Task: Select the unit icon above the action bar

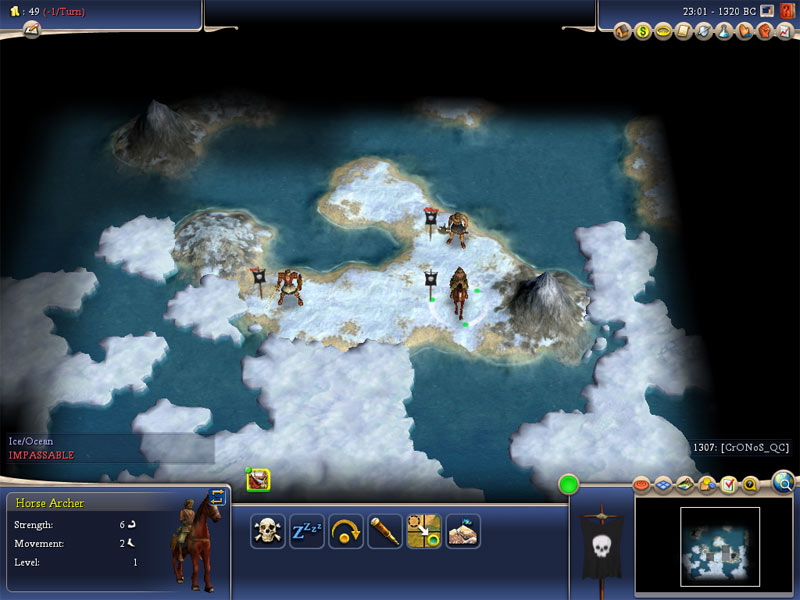Action: coord(259,481)
